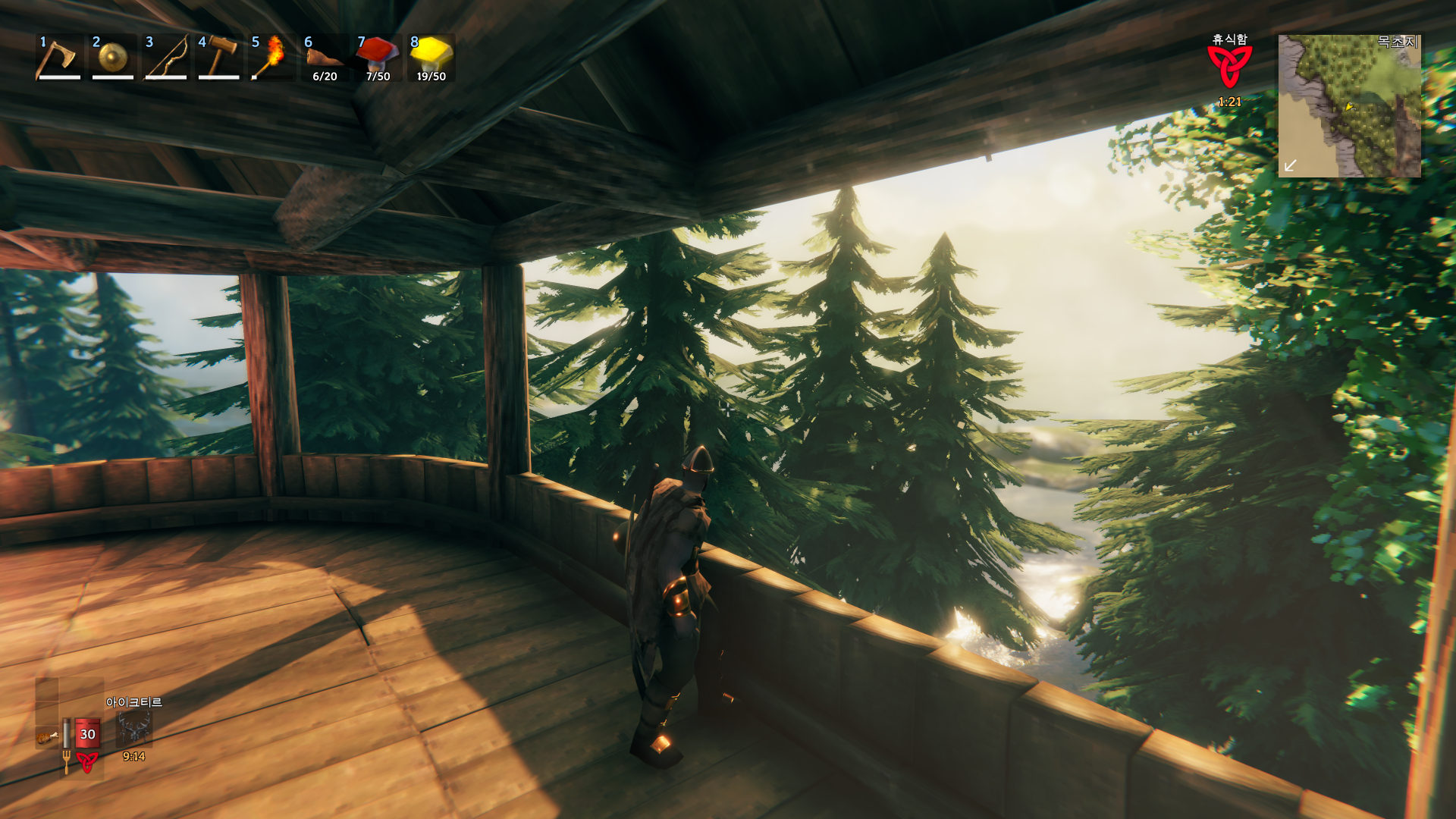Click the cooked meat food icon

(47, 736)
